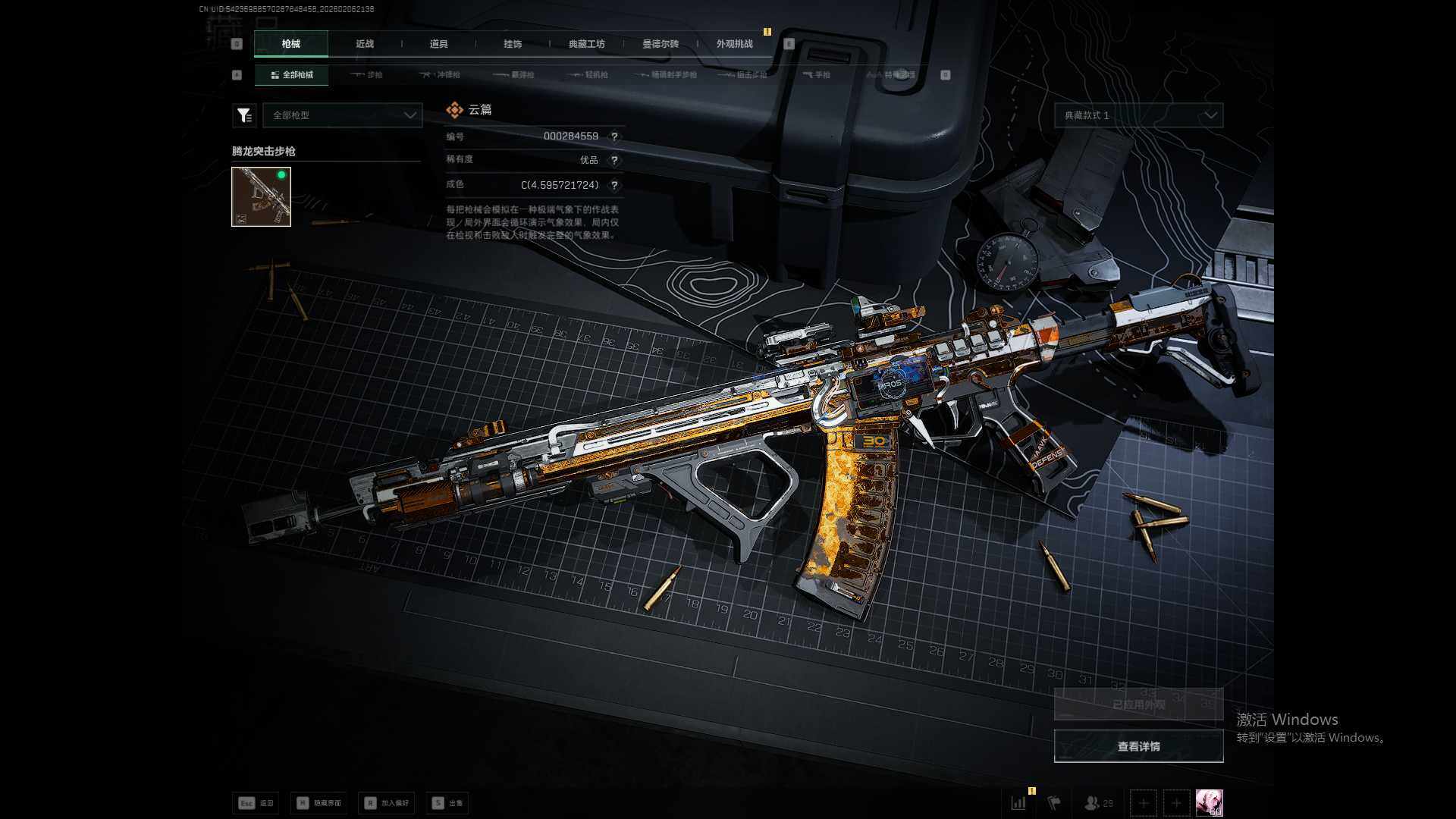This screenshot has height=819, width=1456.
Task: Switch to the 近战 melee tab
Action: (x=365, y=44)
